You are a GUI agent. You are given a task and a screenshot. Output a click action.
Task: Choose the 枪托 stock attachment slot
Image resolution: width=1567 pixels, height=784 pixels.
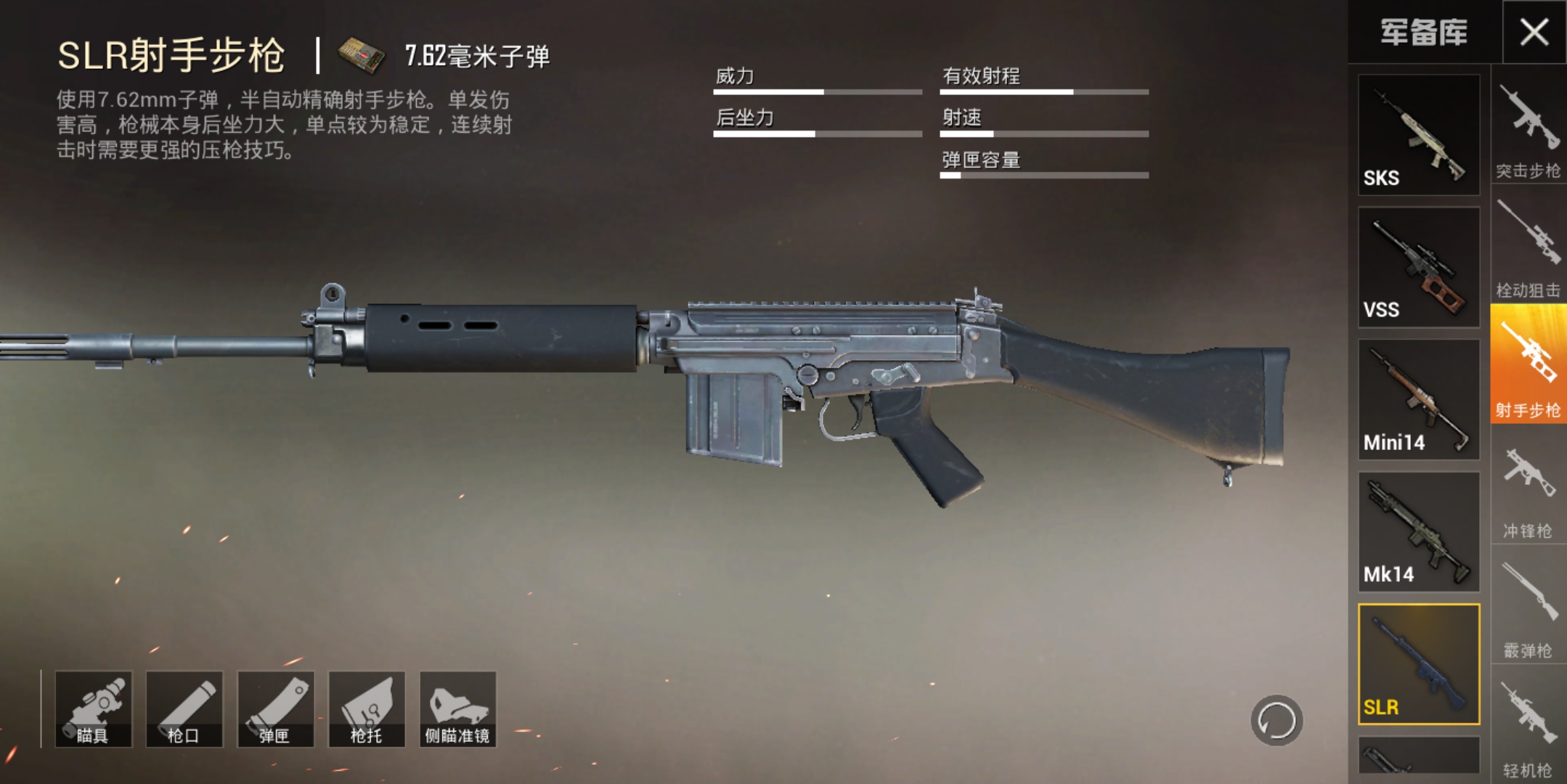coord(367,709)
